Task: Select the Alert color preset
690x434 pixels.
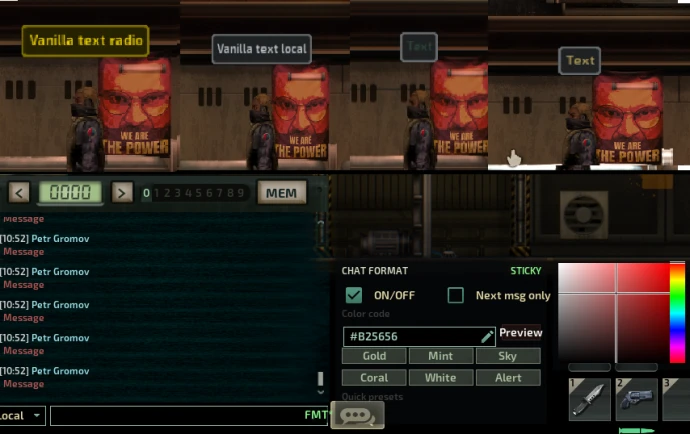Action: click(507, 378)
